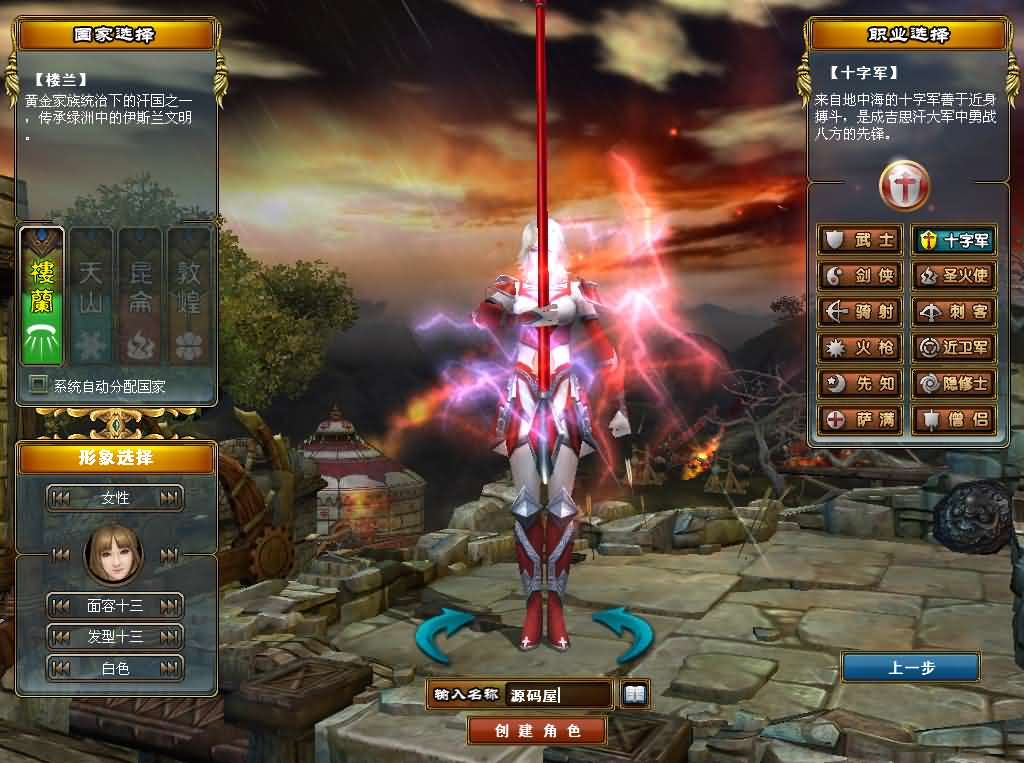This screenshot has height=763, width=1024.
Task: Click the character name input field
Action: [558, 695]
